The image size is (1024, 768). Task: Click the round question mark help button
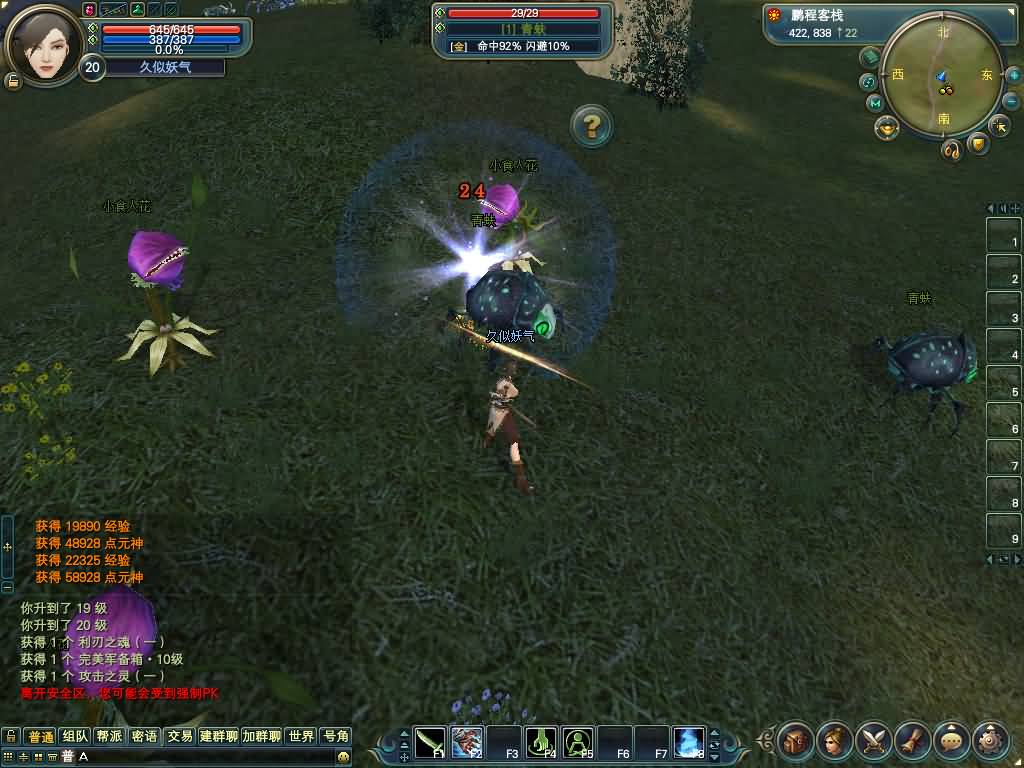pyautogui.click(x=591, y=126)
